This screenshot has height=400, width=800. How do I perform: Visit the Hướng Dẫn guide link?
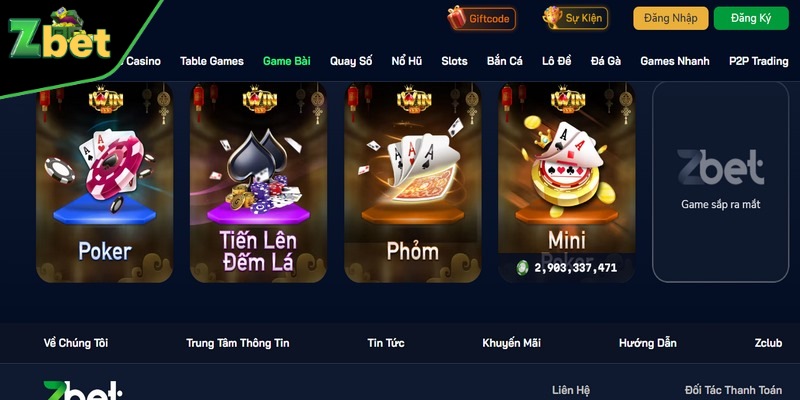pyautogui.click(x=647, y=343)
